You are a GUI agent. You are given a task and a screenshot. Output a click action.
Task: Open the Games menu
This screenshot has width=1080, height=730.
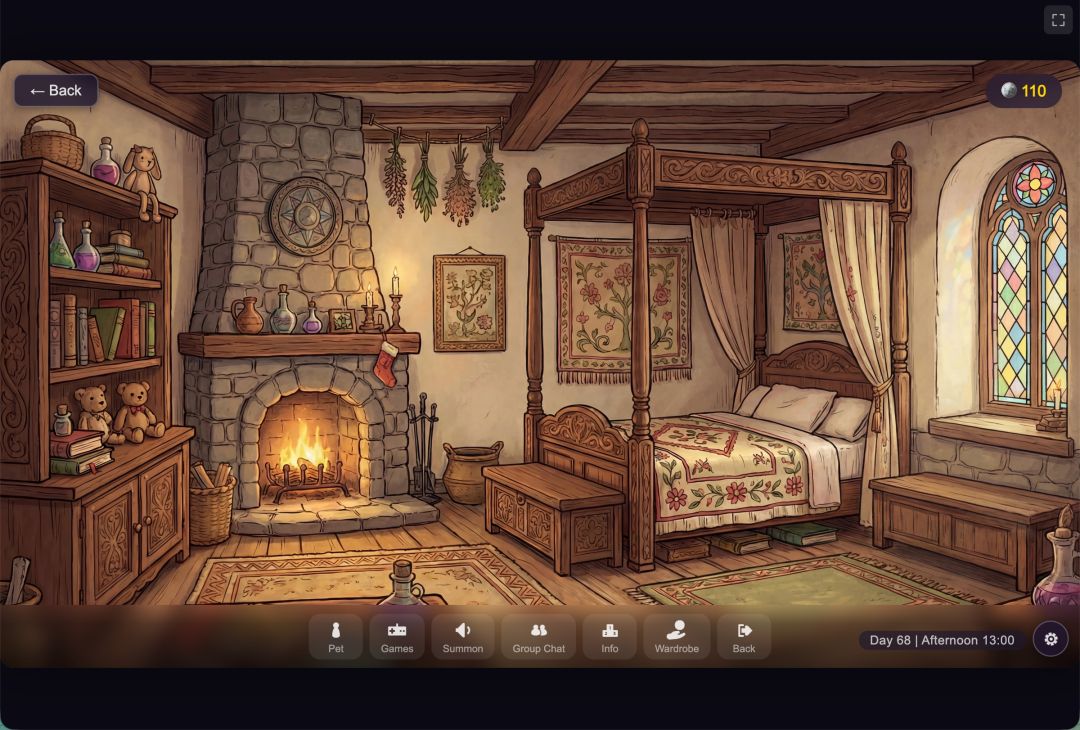[x=397, y=637]
